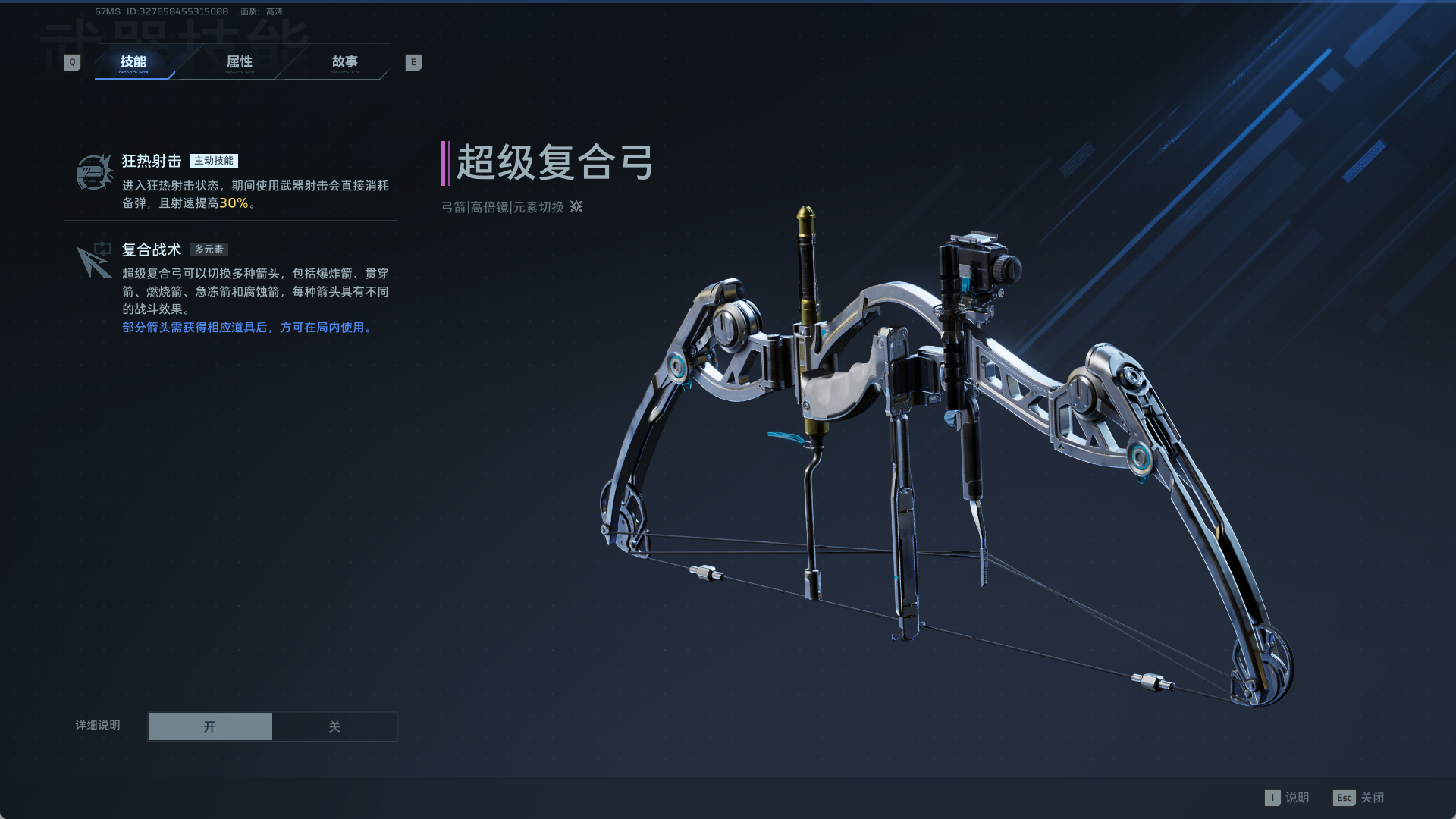Screen dimensions: 1456x819
Task: Click the 元素切换 element icon beside weapon tags
Action: (576, 207)
